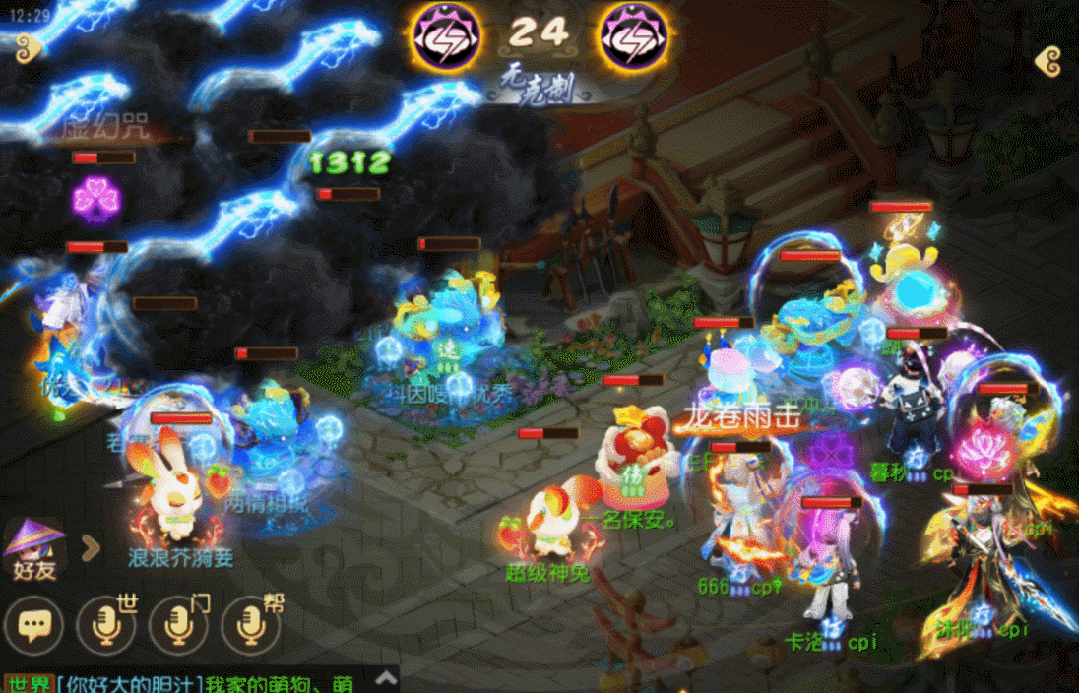The height and width of the screenshot is (693, 1079).
Task: Activate the 门 sect voice microphone
Action: [x=179, y=625]
